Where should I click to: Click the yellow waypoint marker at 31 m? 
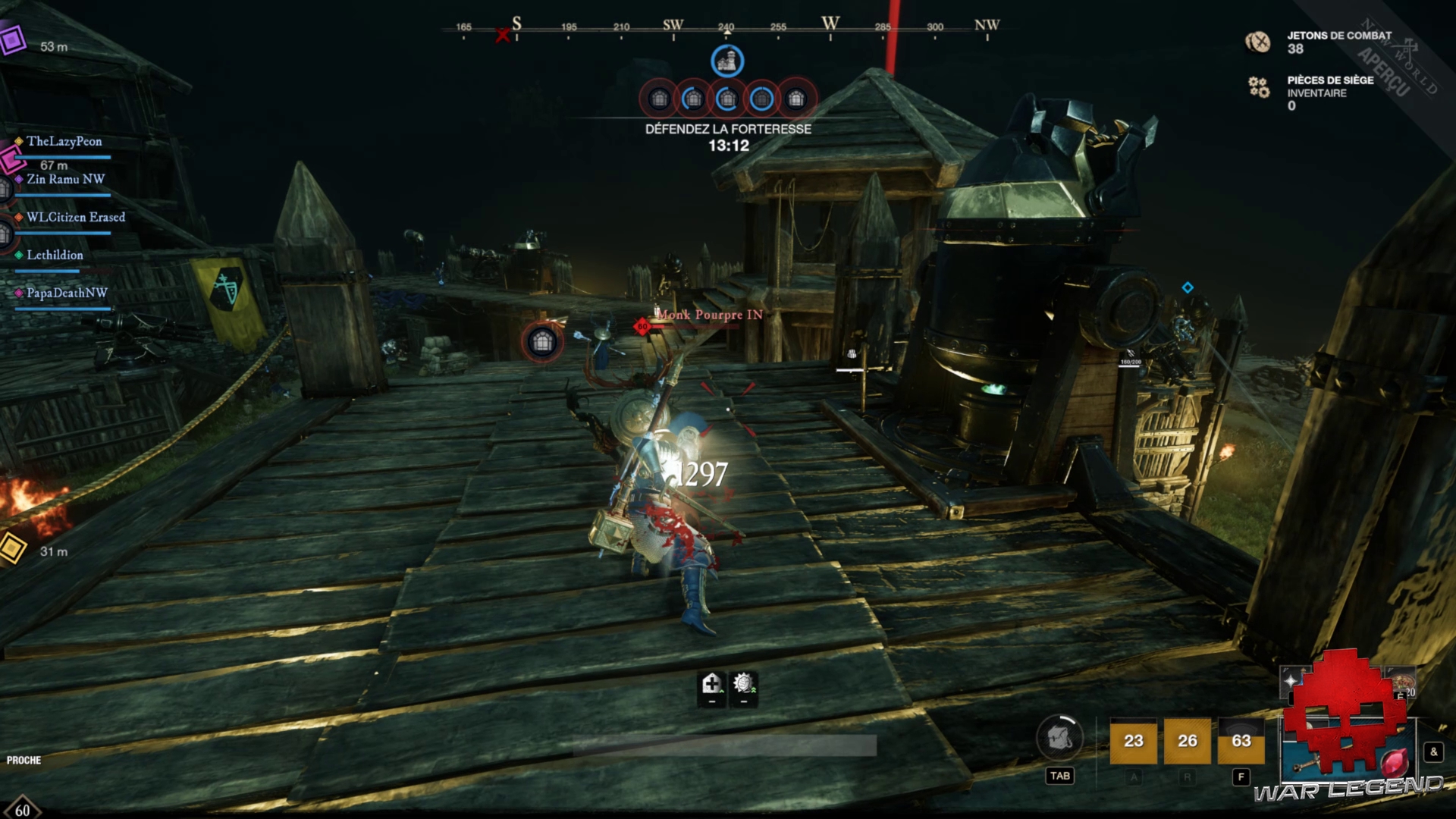[x=11, y=548]
